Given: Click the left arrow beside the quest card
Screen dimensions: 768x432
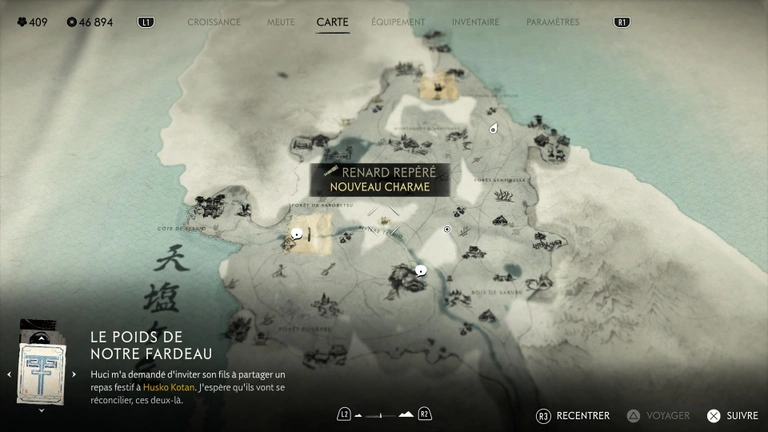Looking at the screenshot, I should click(x=9, y=375).
